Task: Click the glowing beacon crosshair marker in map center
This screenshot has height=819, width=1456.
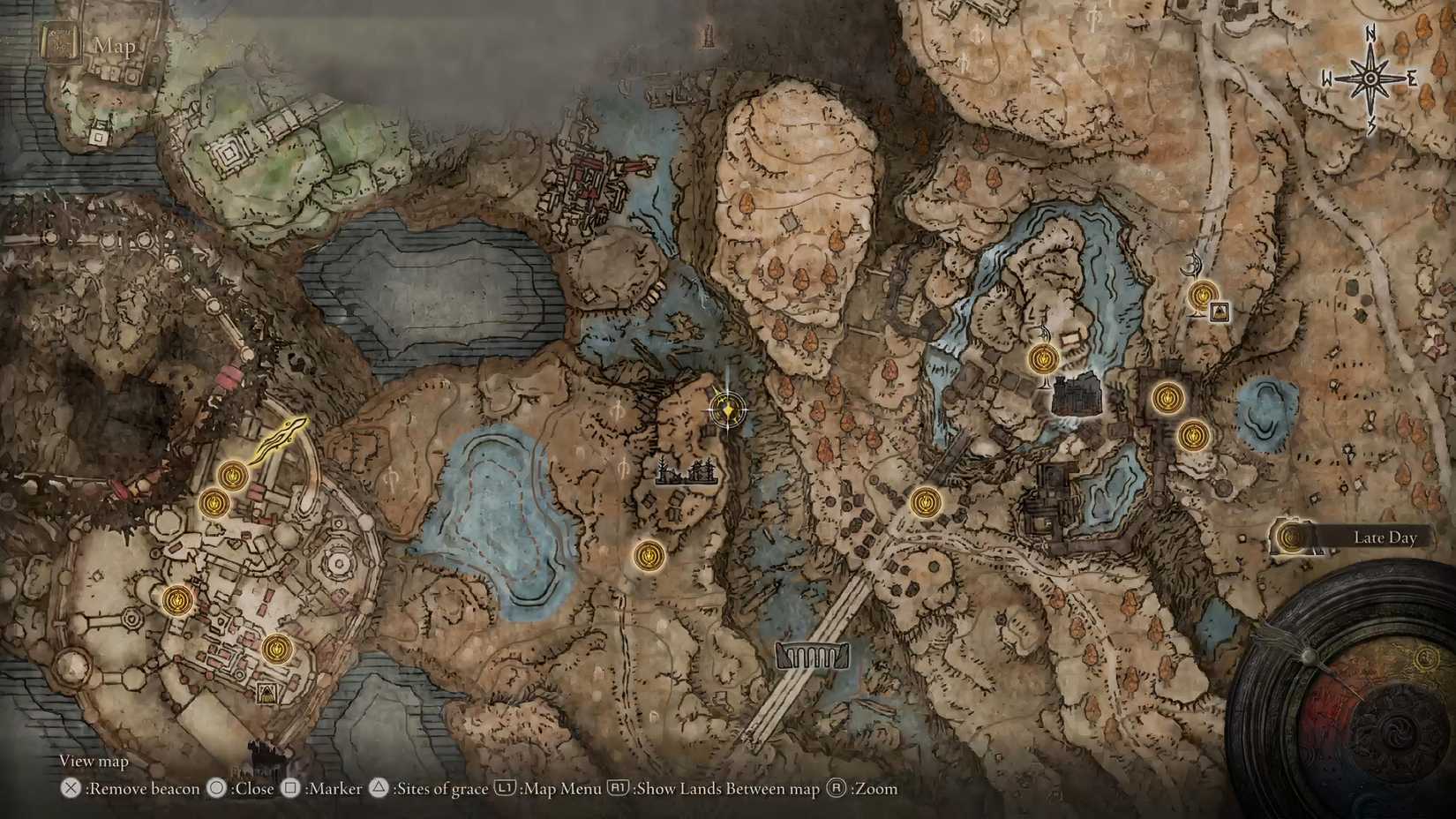Action: [729, 408]
